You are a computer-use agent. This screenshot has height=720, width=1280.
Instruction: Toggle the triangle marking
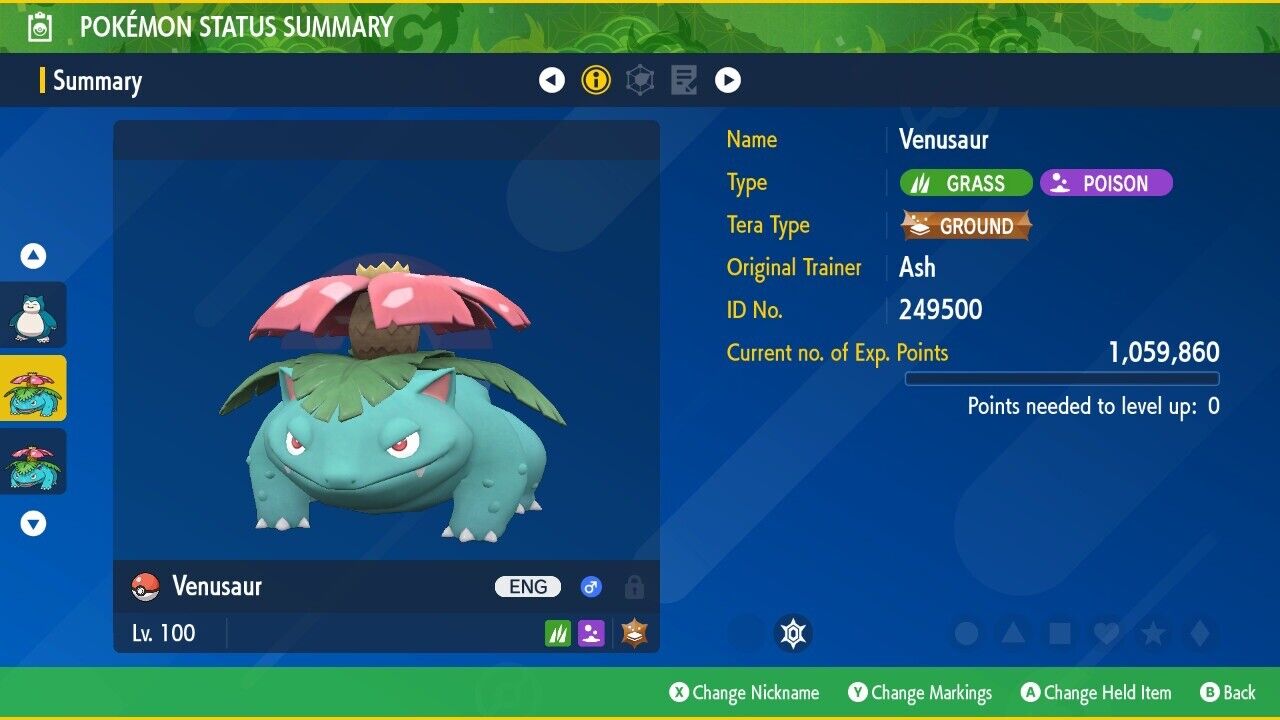(1013, 634)
